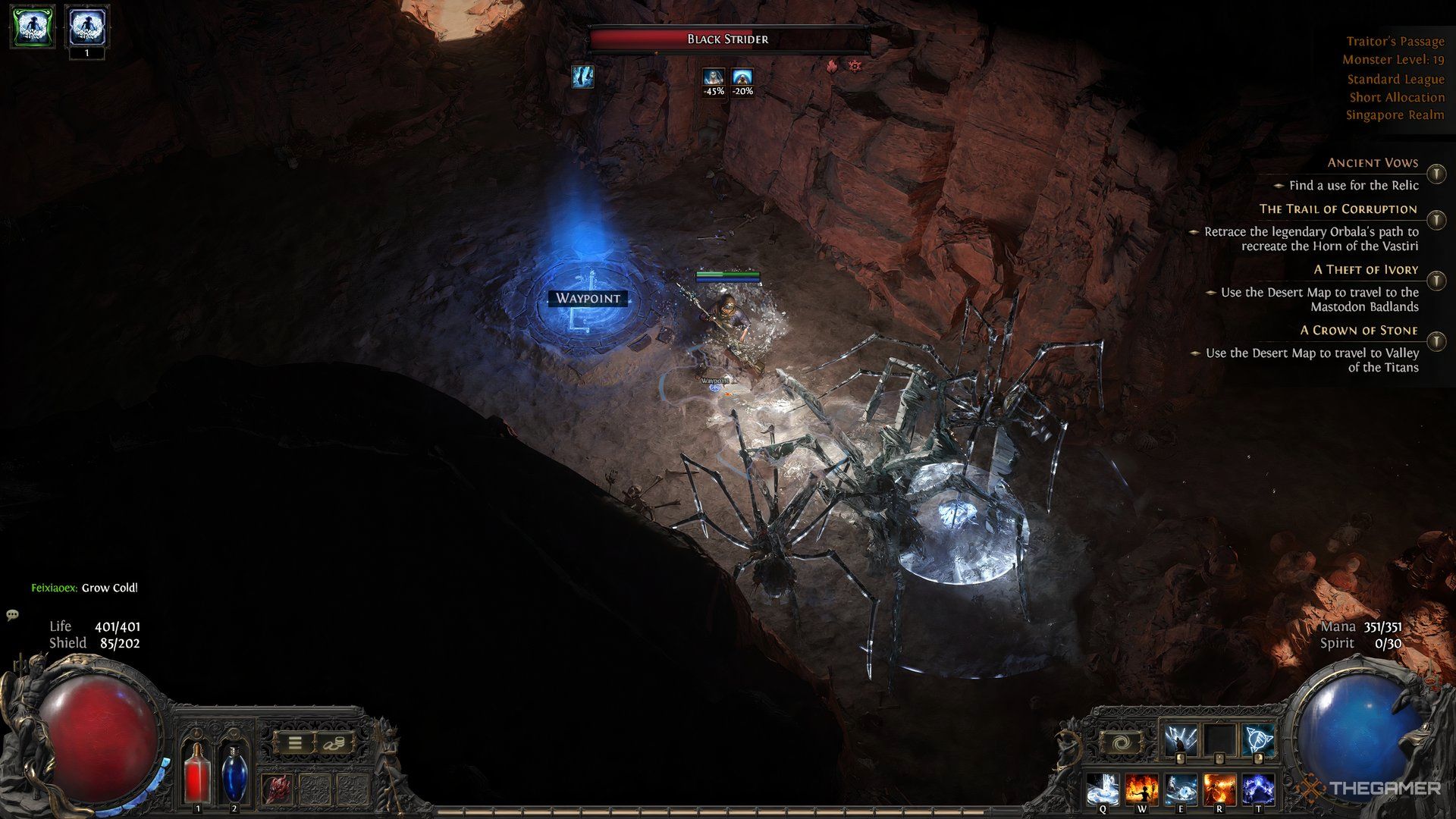The image size is (1456, 819).
Task: Activate the Q frost pillar skill
Action: tap(1101, 790)
